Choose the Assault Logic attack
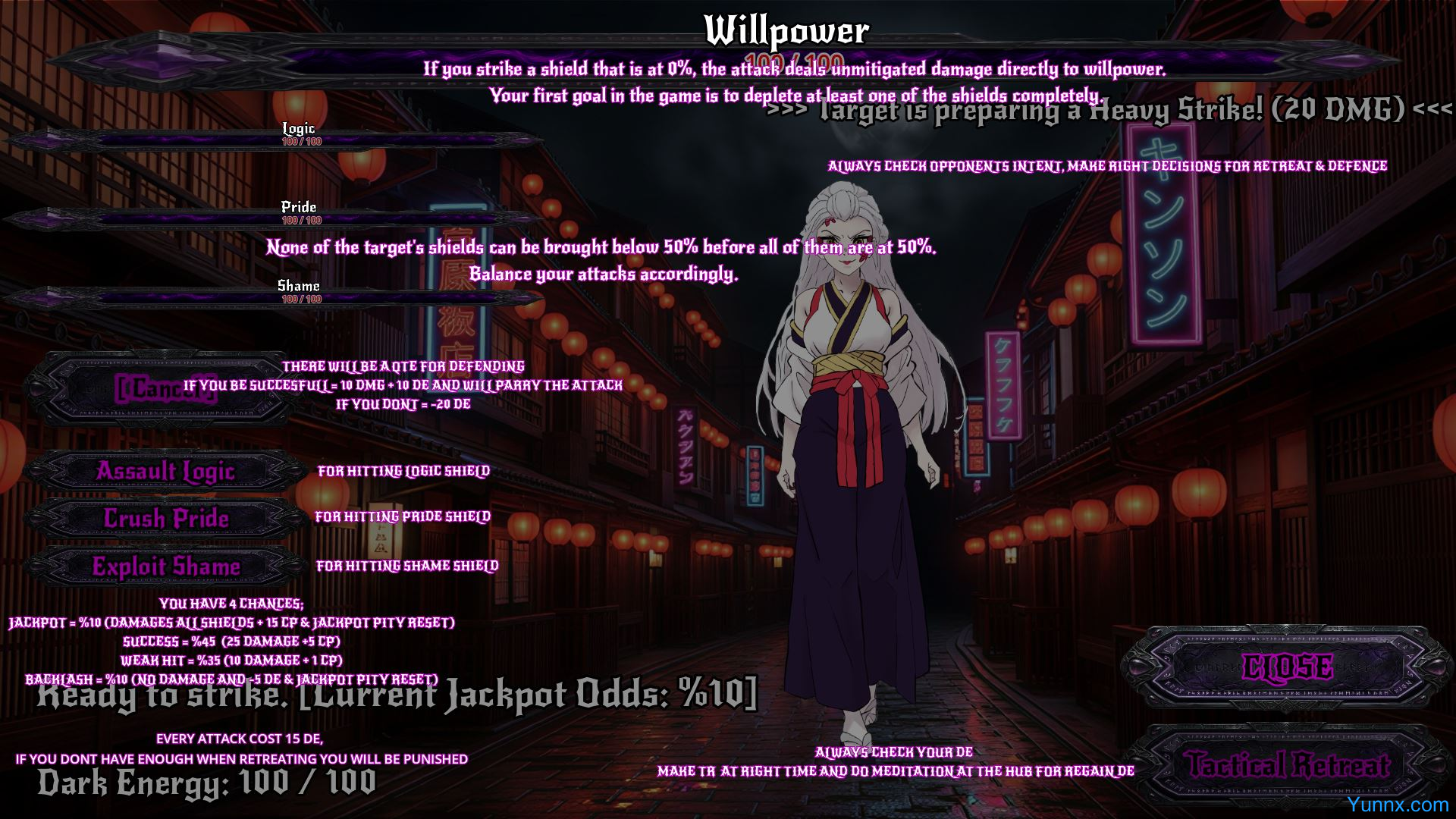Image resolution: width=1456 pixels, height=819 pixels. click(x=165, y=472)
